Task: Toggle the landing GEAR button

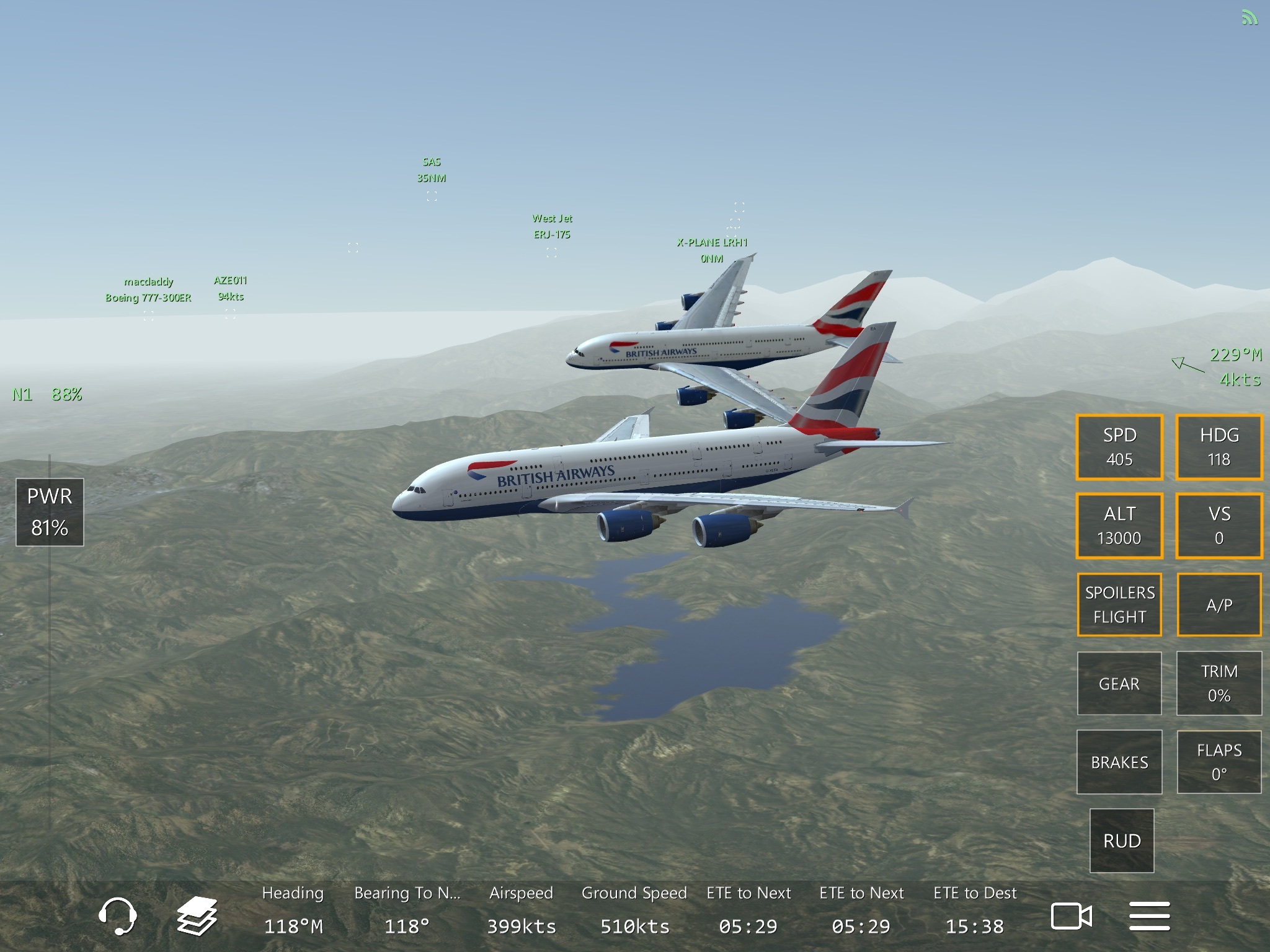Action: tap(1119, 683)
